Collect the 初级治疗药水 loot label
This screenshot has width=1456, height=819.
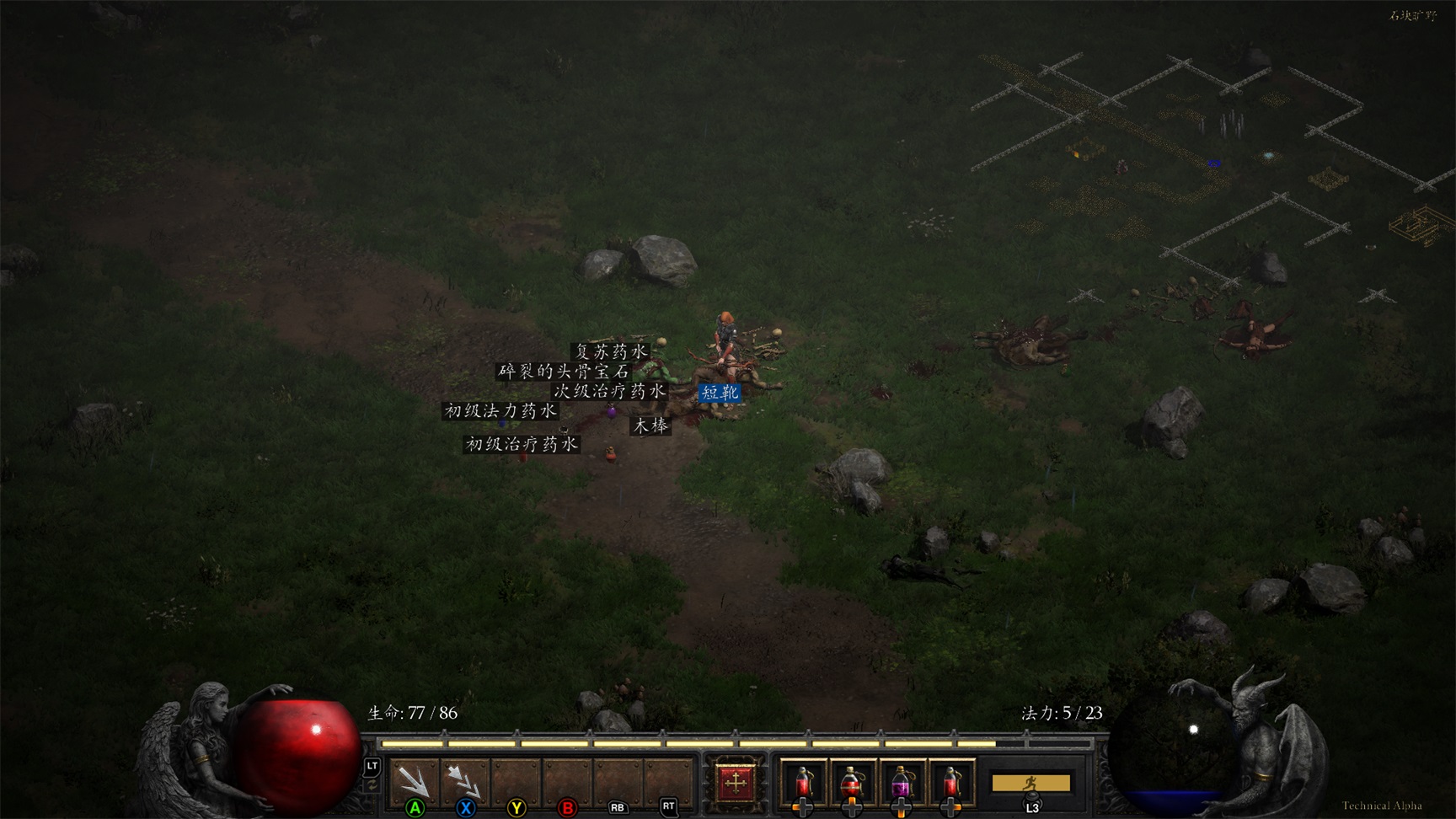click(522, 444)
